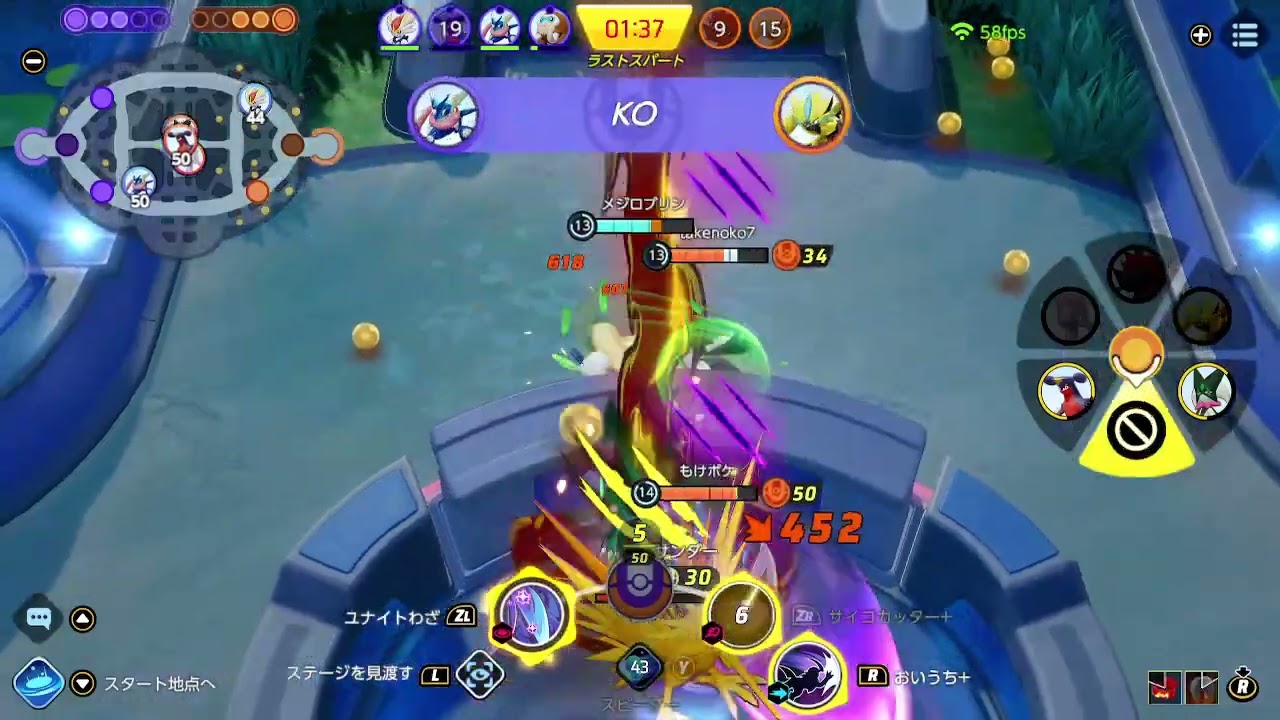Select the orange center orb of the wheel
This screenshot has height=720, width=1280.
click(1136, 352)
